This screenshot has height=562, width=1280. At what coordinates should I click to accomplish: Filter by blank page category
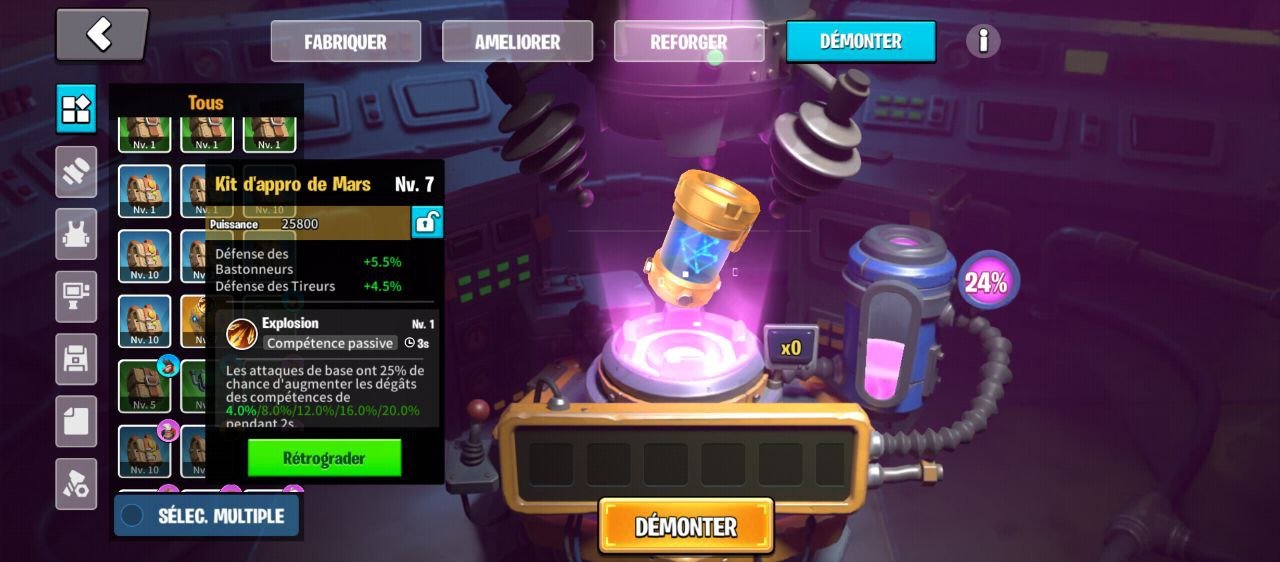(76, 421)
